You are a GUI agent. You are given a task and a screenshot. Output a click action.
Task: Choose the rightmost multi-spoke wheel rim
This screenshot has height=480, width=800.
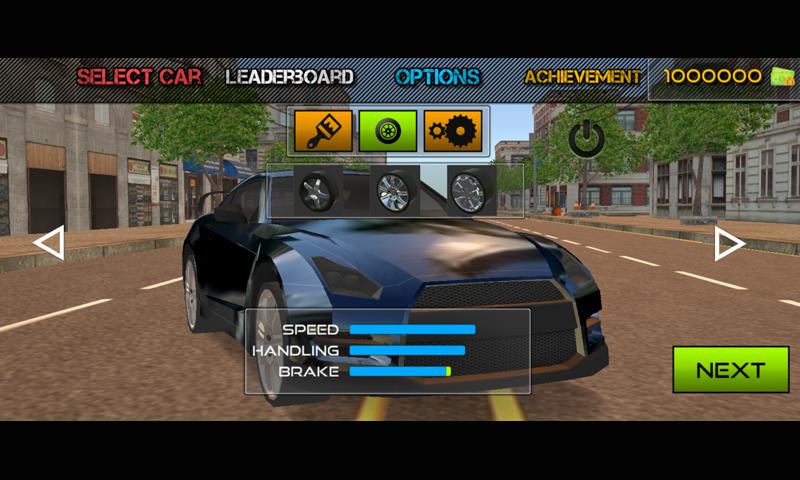tap(467, 191)
